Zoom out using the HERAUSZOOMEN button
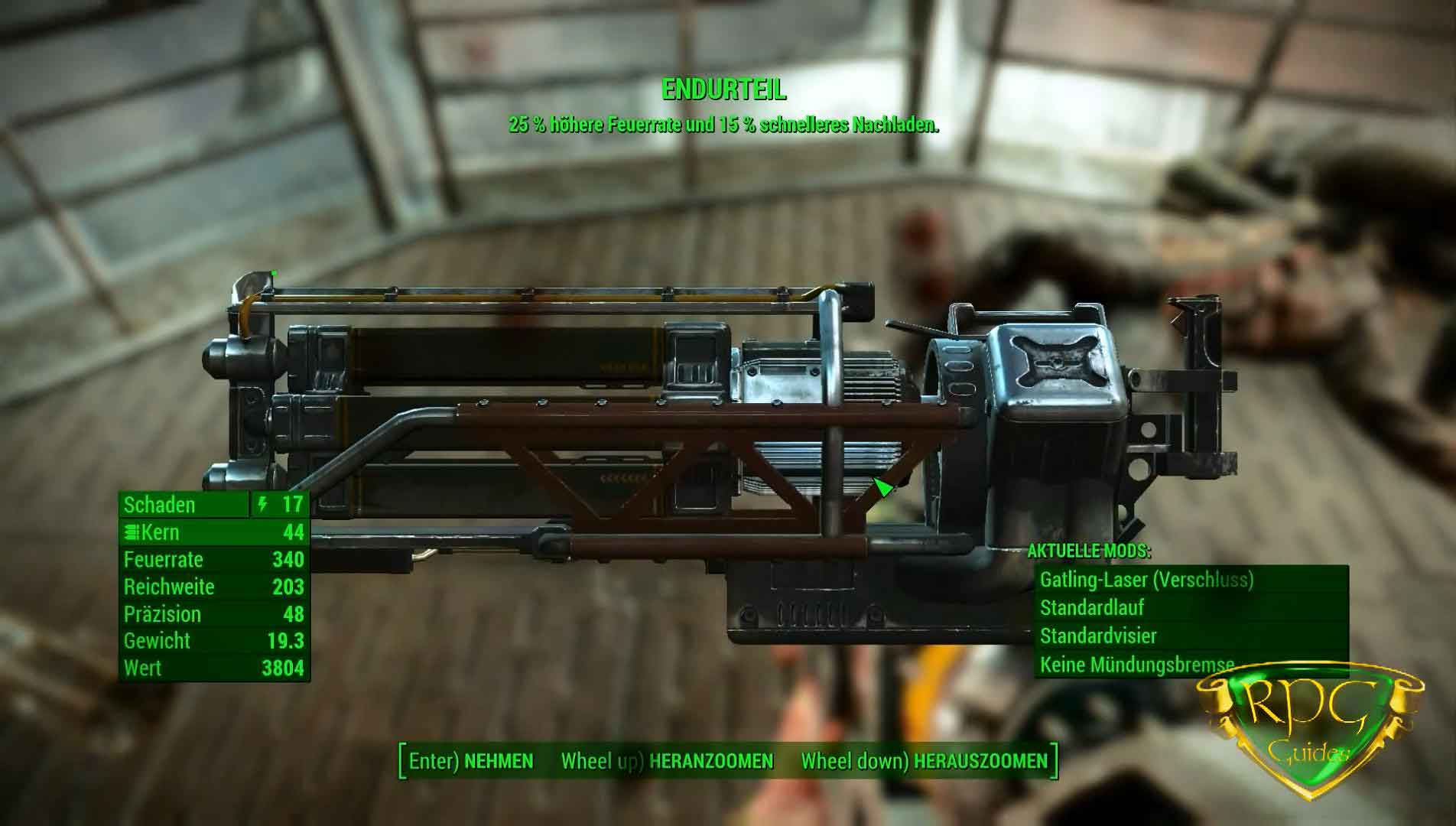The width and height of the screenshot is (1456, 826). click(924, 761)
